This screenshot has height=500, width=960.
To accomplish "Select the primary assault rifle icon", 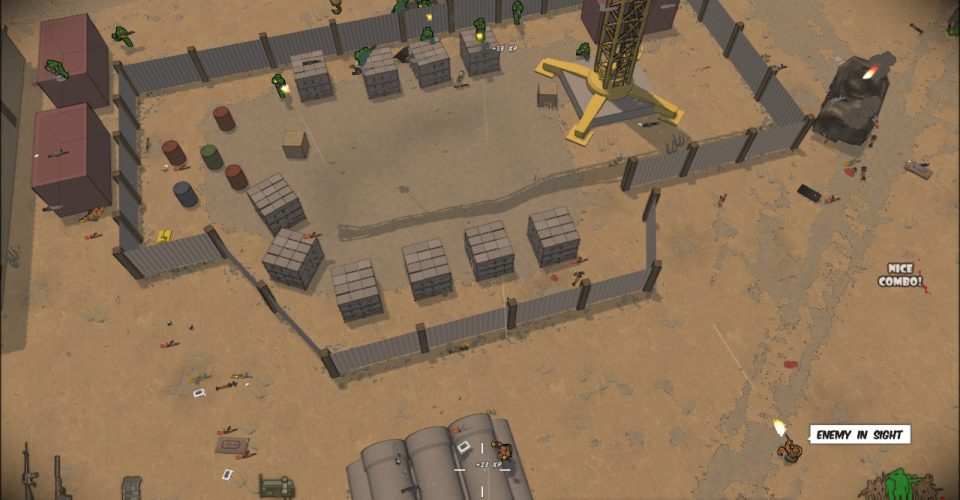I will 26,476.
